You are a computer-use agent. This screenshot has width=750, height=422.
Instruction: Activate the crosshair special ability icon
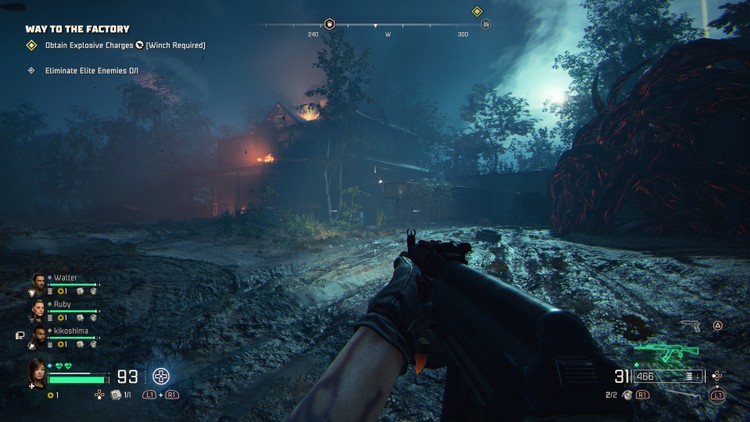tap(161, 377)
